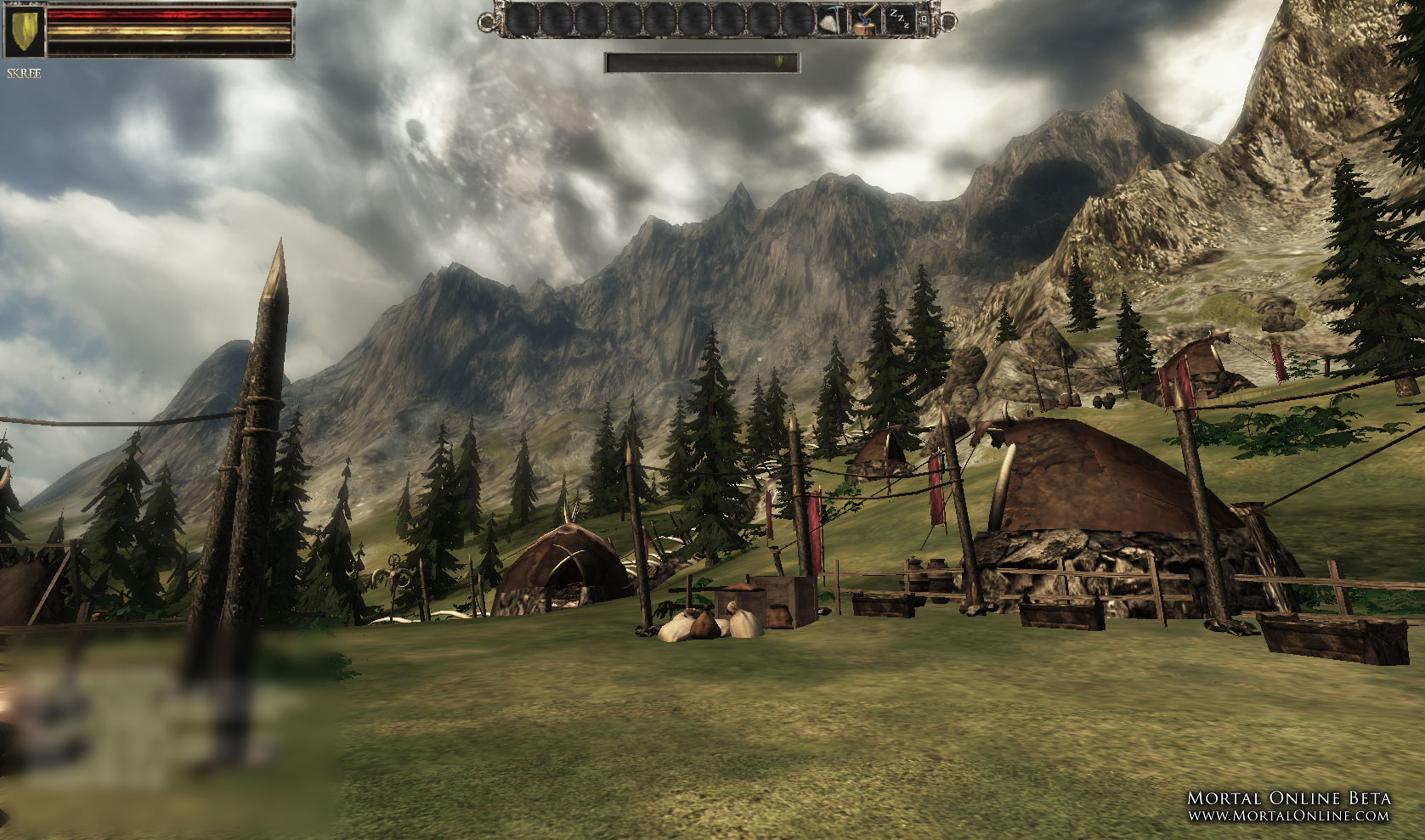Click the yellow shield character emblem
Viewport: 1425px width, 840px height.
[x=25, y=31]
